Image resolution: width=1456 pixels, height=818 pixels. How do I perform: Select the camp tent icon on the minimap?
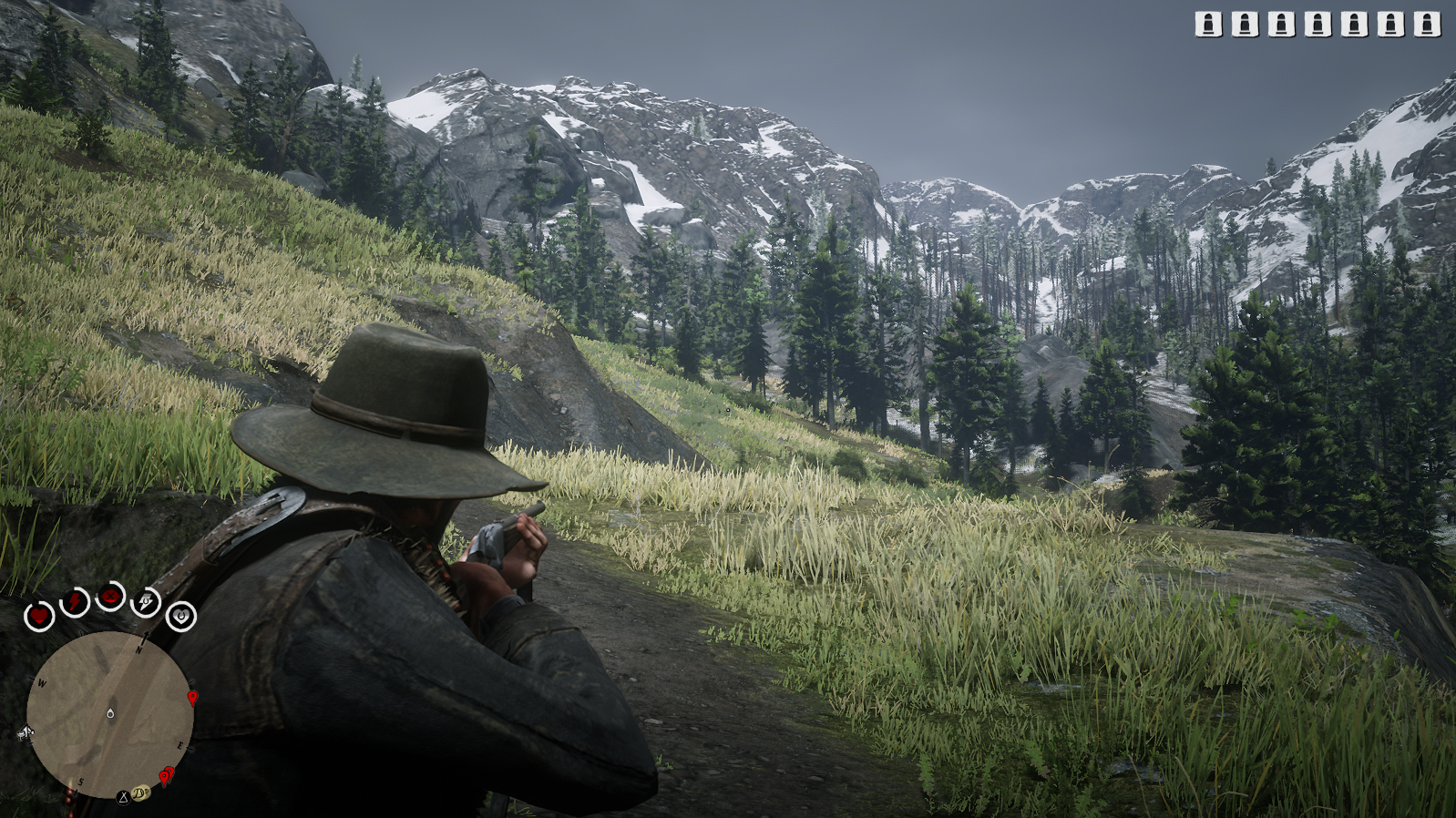123,797
